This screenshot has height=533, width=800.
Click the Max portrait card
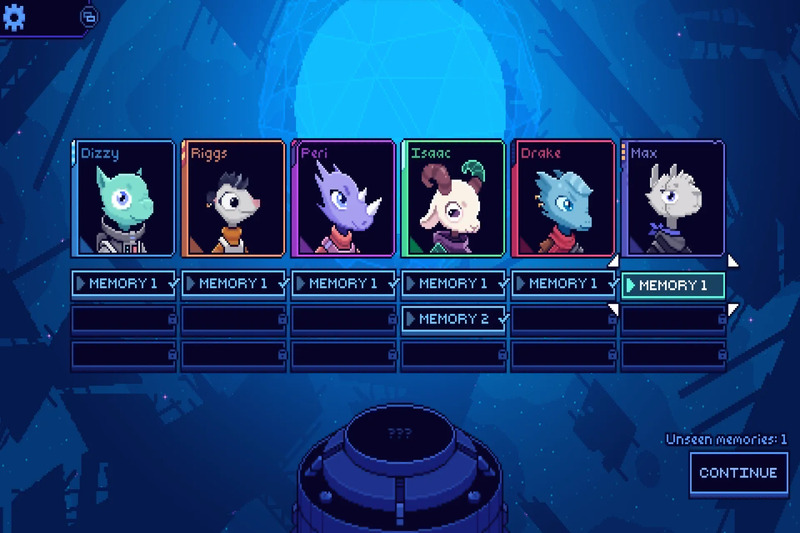tap(672, 198)
